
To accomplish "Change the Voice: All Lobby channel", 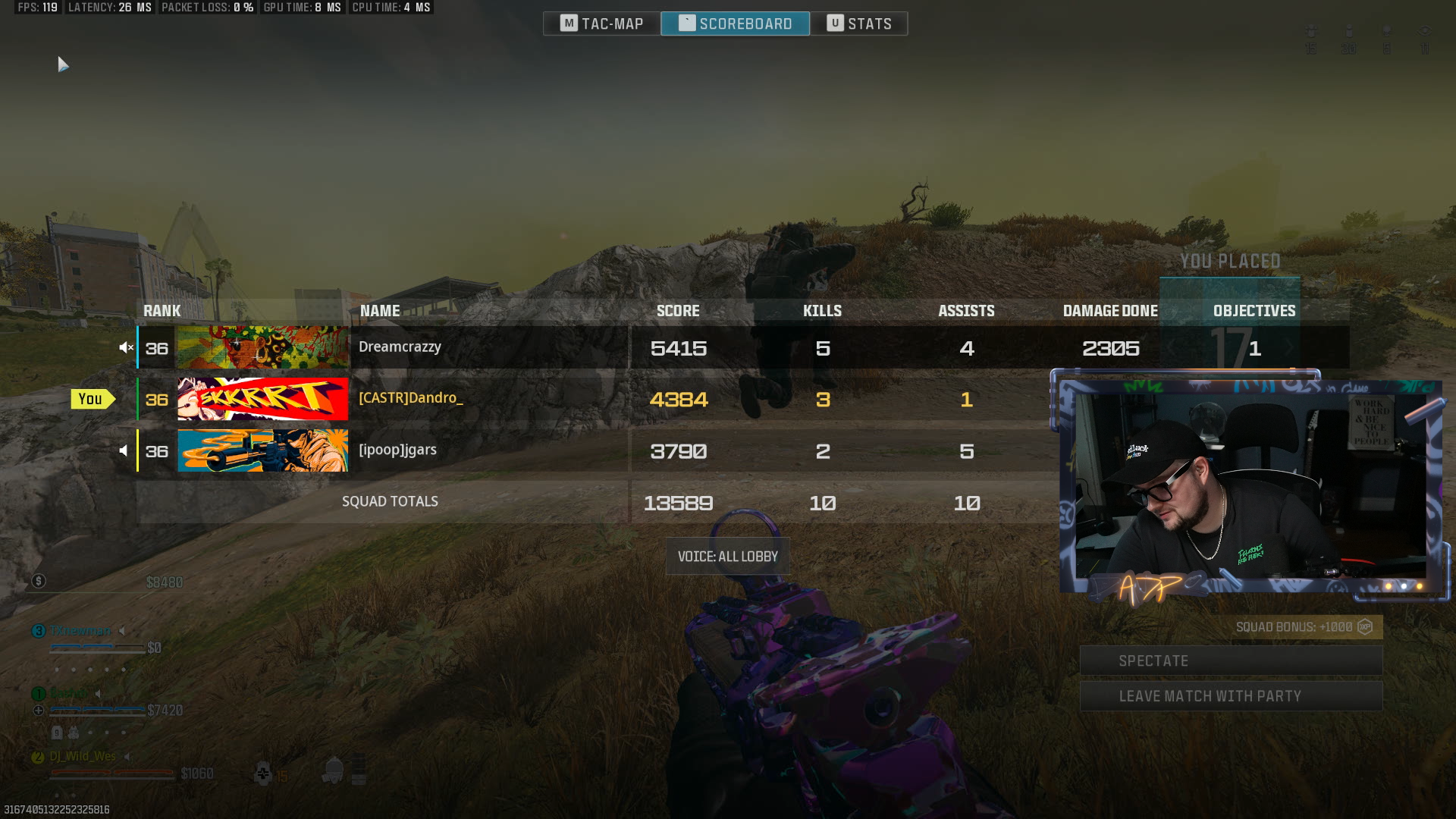I will pos(727,557).
